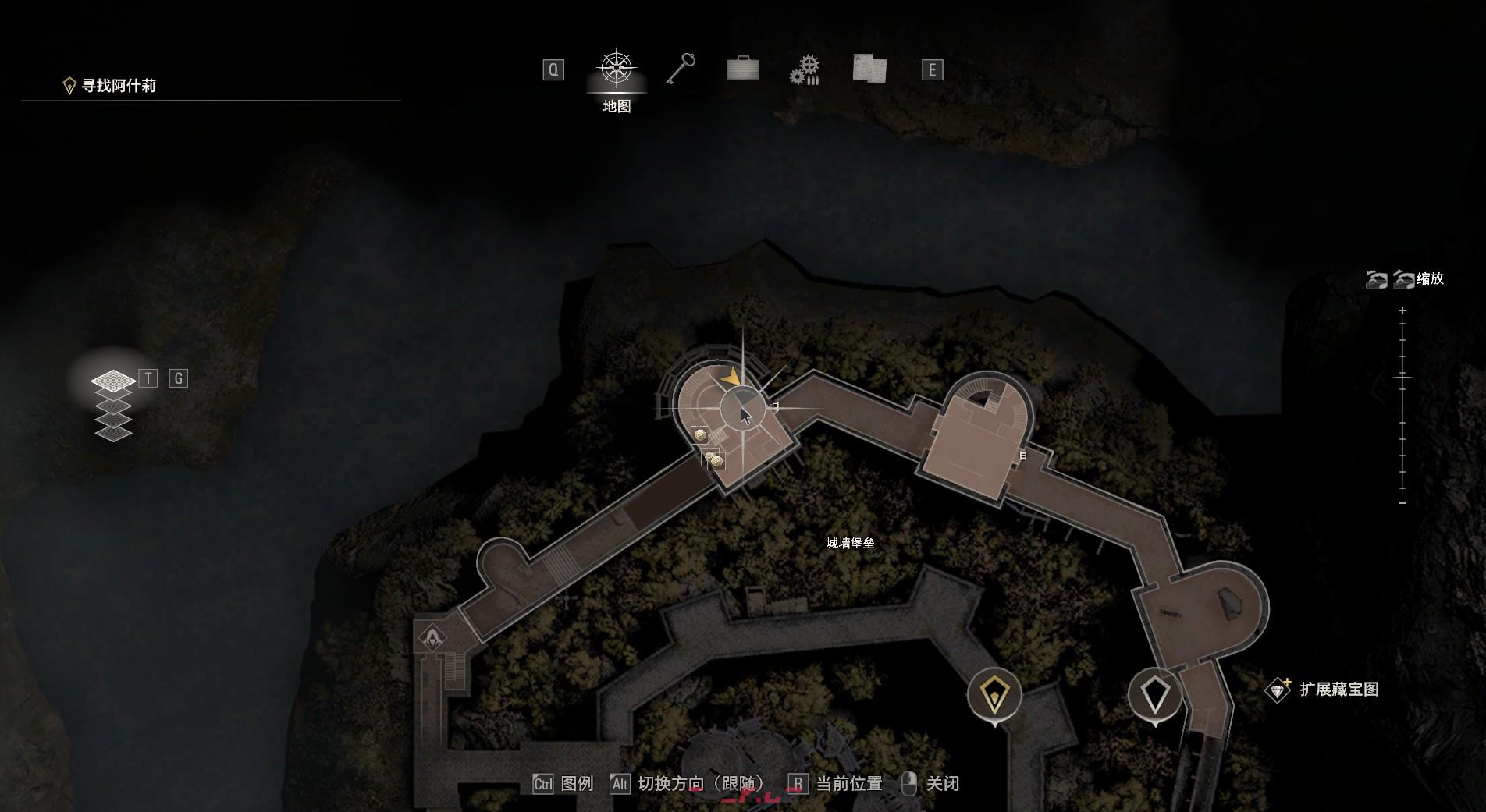This screenshot has width=1486, height=812.
Task: Switch to the key items tab
Action: coord(681,69)
